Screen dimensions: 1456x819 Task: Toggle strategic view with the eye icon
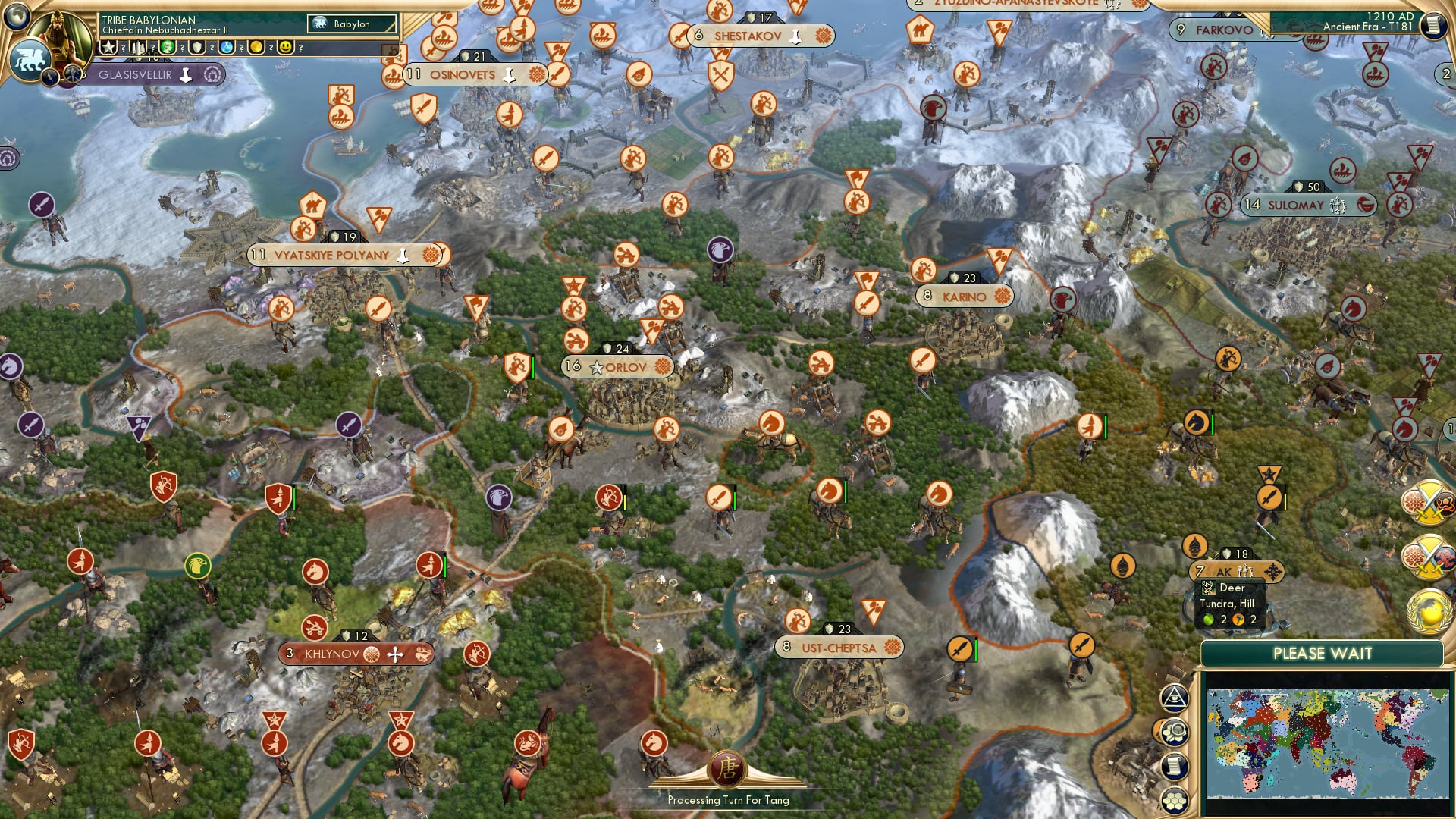click(x=1173, y=698)
